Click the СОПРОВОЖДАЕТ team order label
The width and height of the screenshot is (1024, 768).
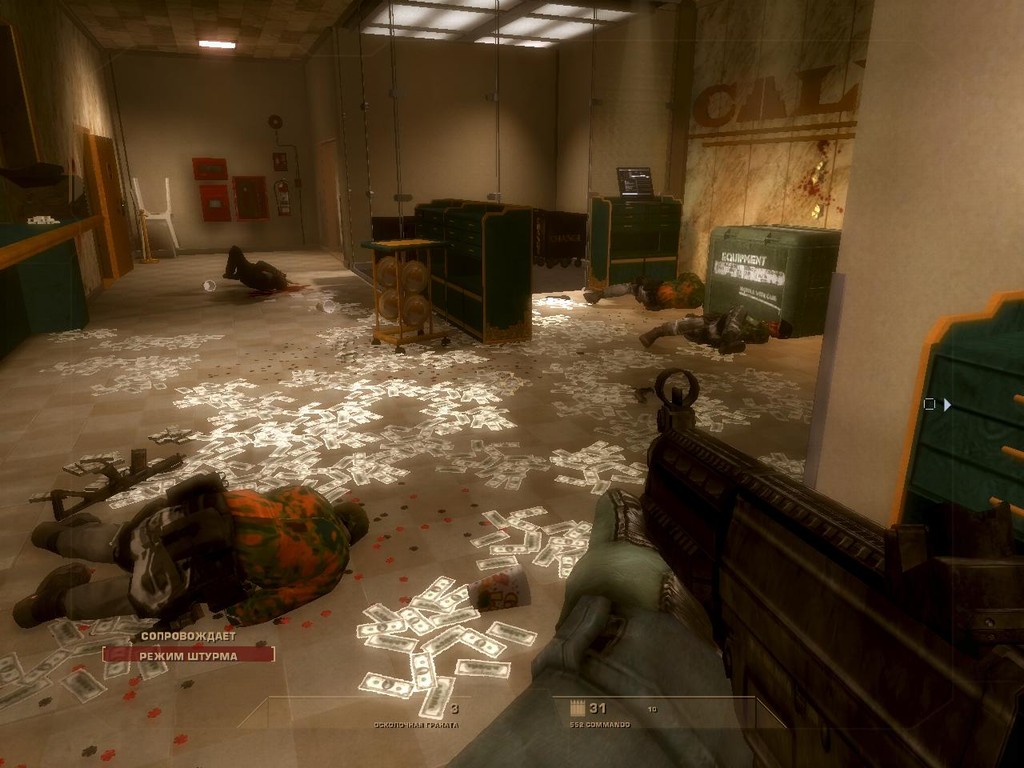188,635
